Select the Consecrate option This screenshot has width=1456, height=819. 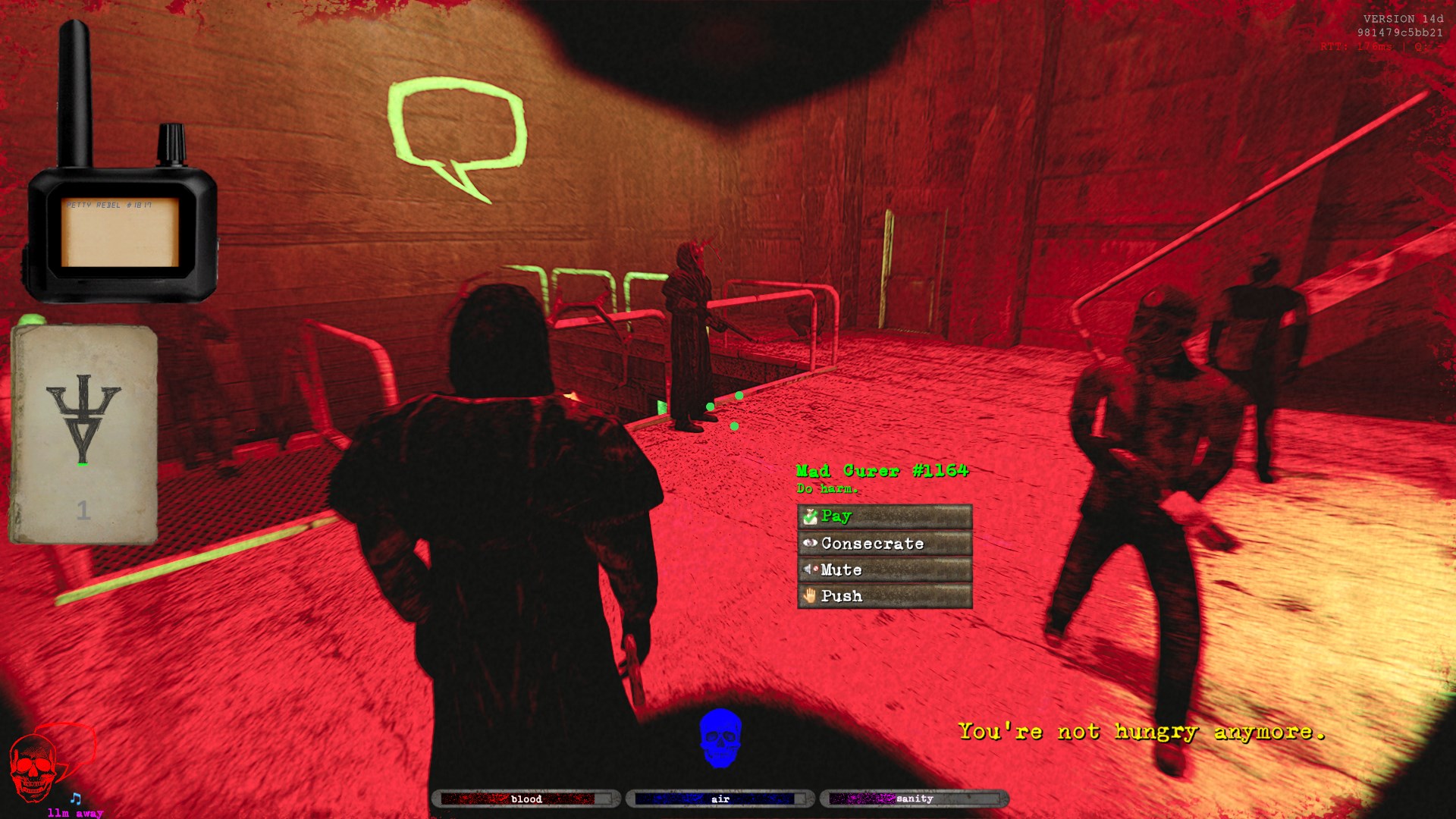click(x=884, y=543)
